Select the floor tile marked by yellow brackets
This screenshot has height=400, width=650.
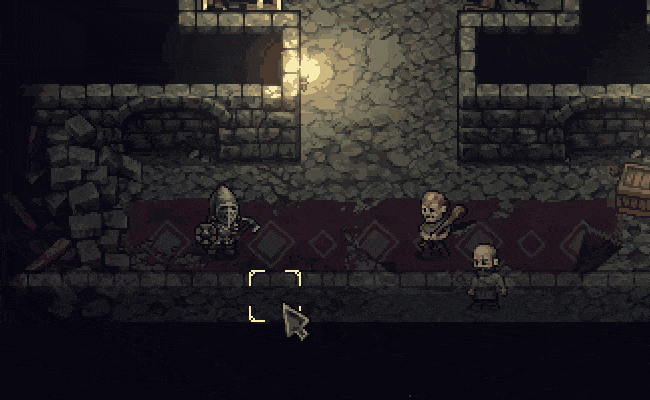pos(274,296)
